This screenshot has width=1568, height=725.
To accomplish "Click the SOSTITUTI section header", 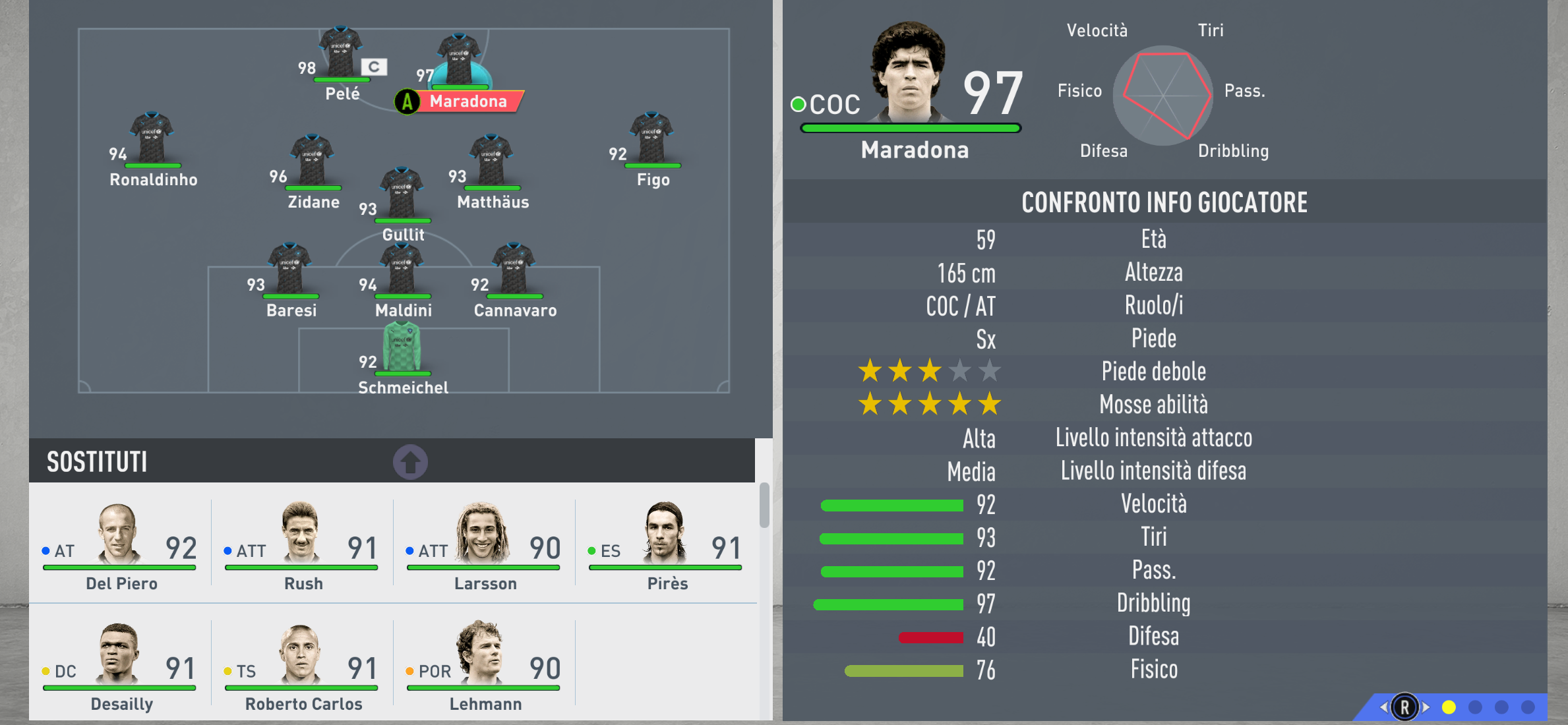I will pyautogui.click(x=97, y=461).
